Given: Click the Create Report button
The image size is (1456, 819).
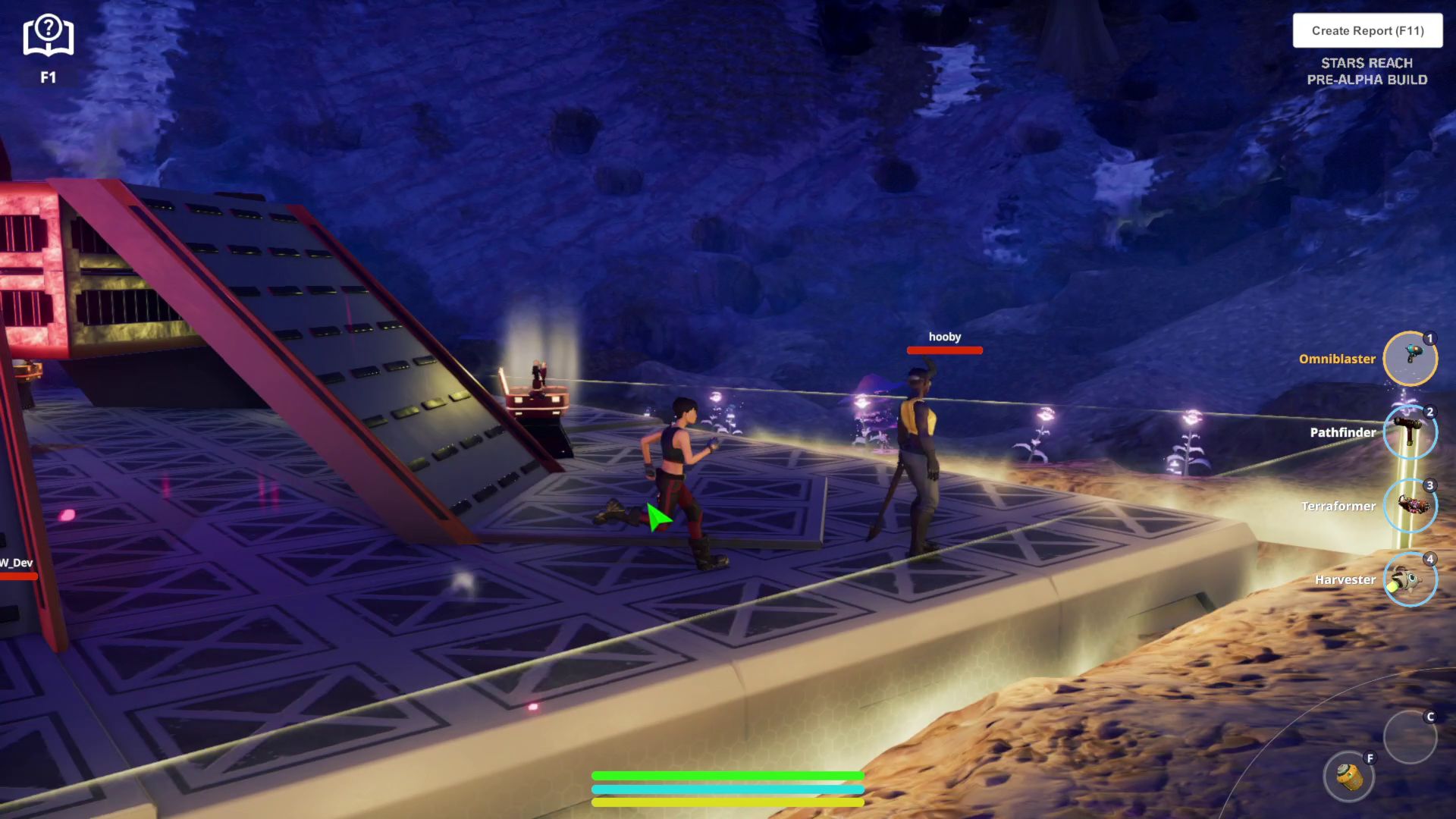Looking at the screenshot, I should 1367,31.
